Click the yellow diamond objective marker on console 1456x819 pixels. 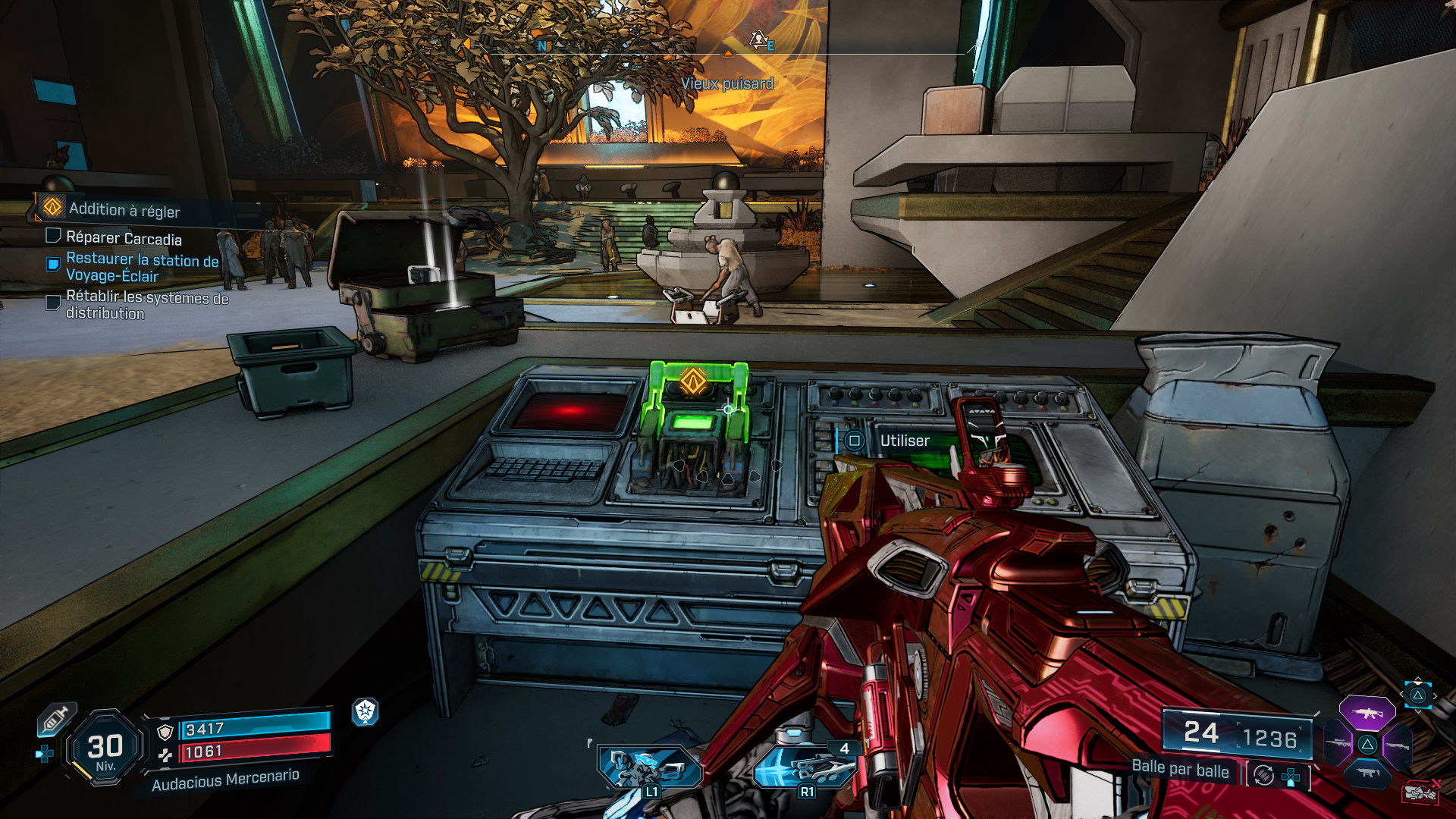click(x=693, y=381)
